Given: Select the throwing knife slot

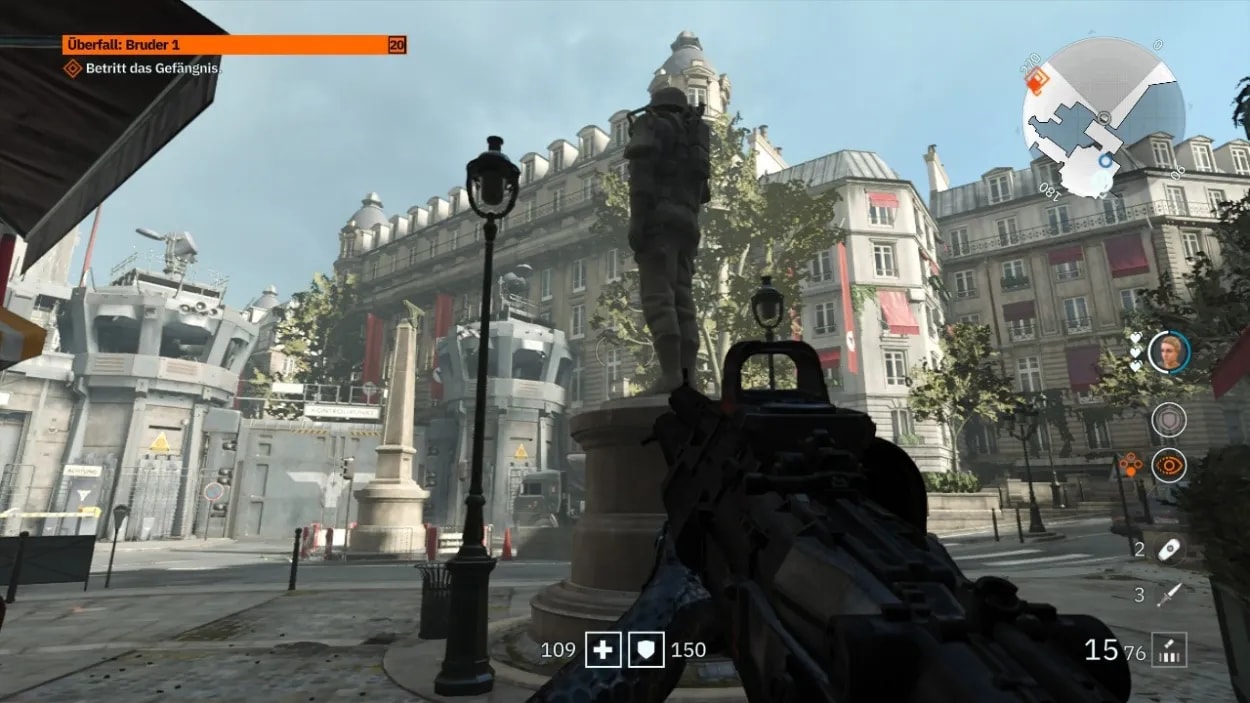Looking at the screenshot, I should tap(1168, 595).
